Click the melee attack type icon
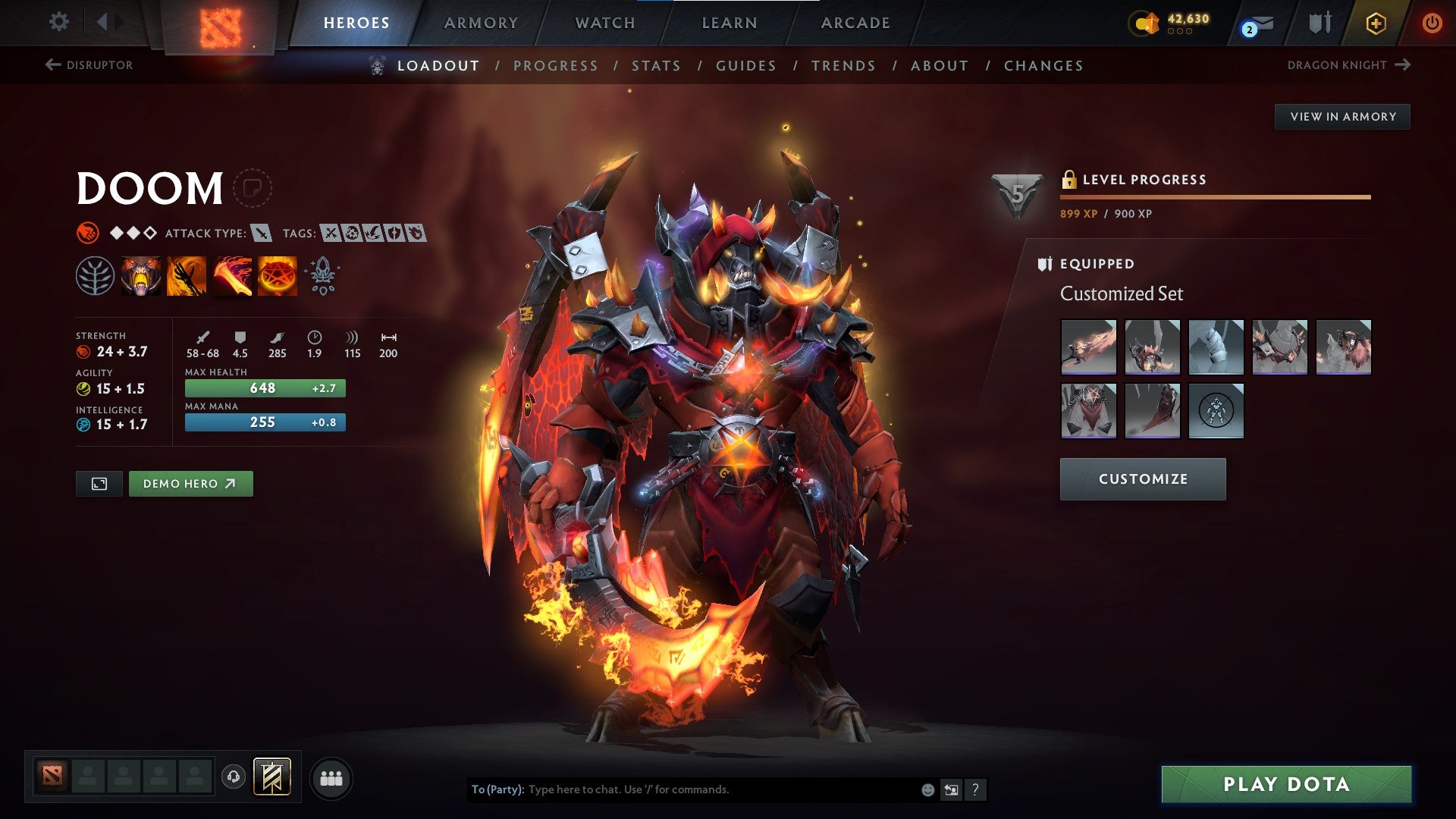Image resolution: width=1456 pixels, height=819 pixels. (260, 234)
